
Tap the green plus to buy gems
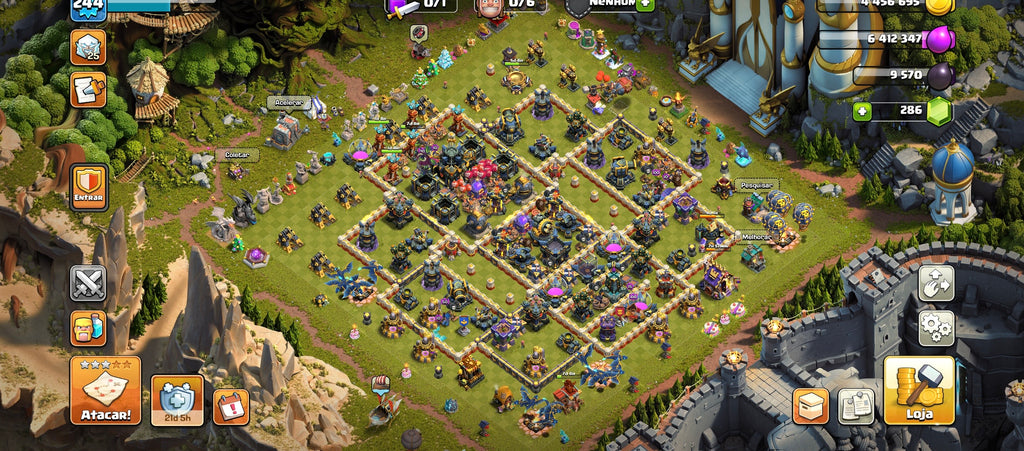point(862,110)
